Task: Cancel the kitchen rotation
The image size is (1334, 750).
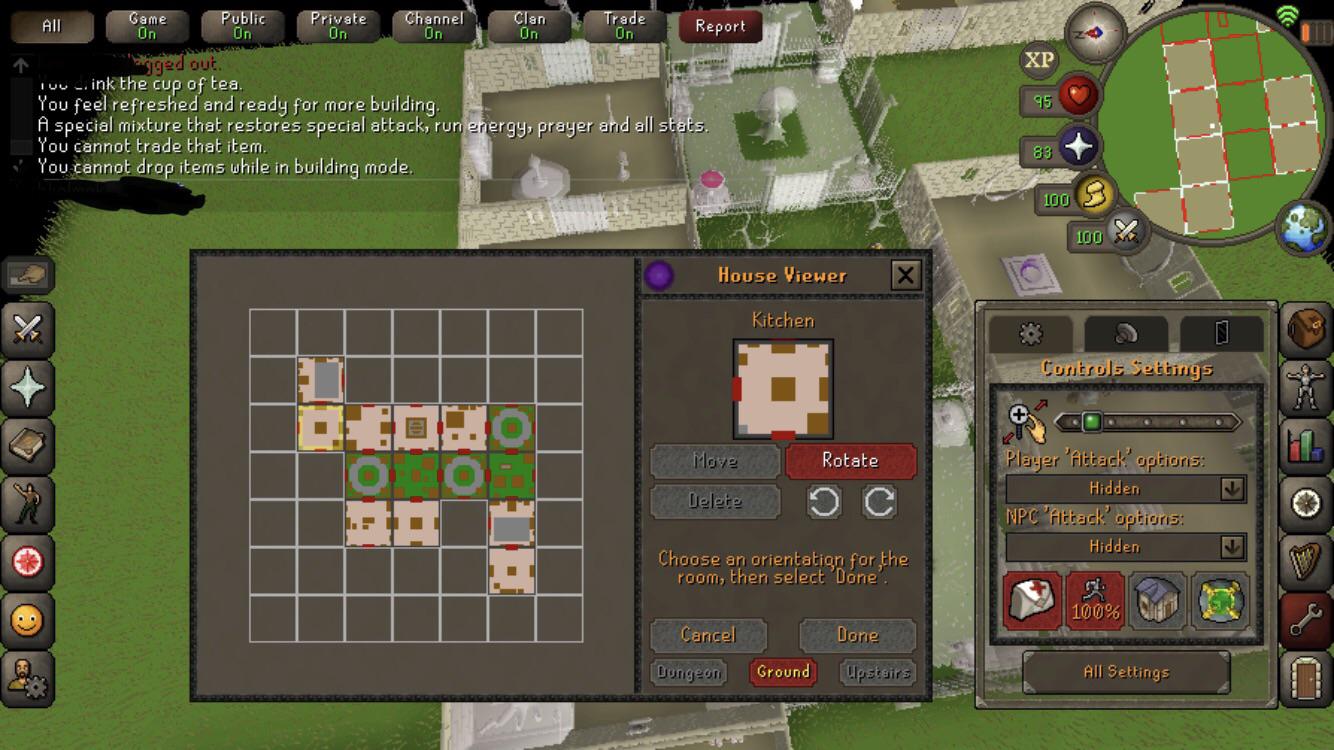Action: click(708, 635)
